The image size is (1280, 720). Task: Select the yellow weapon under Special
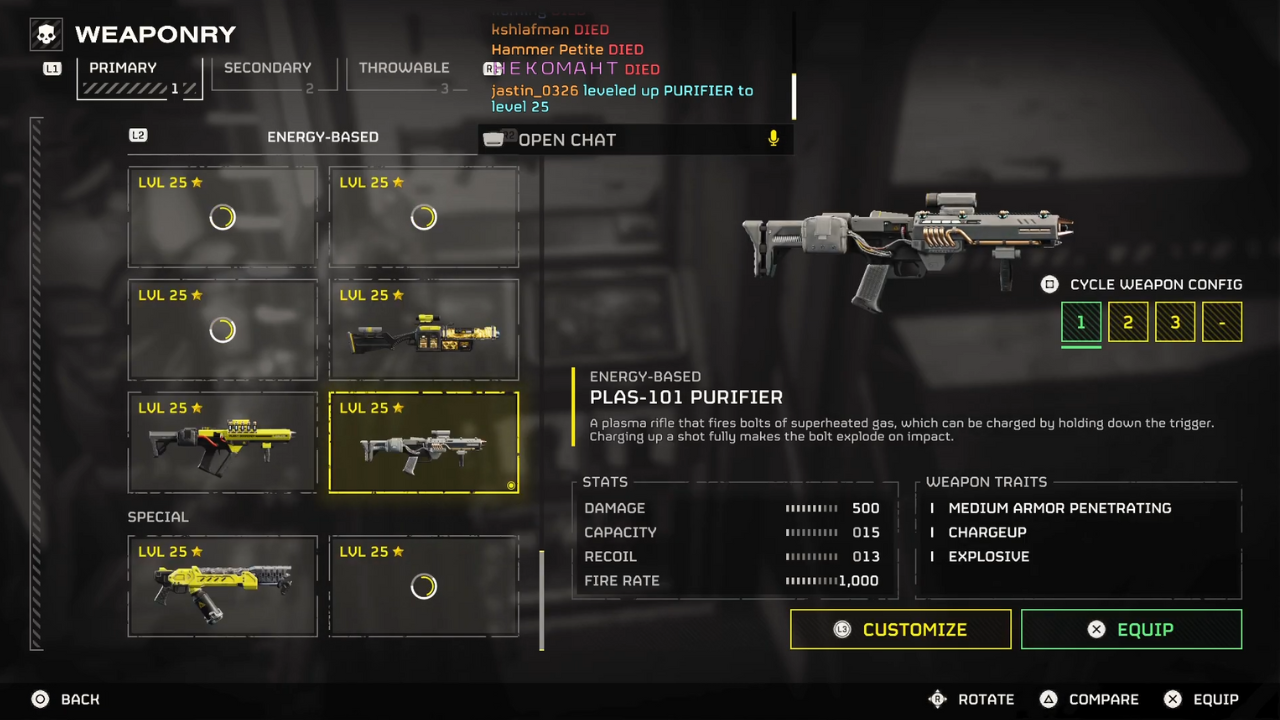pyautogui.click(x=222, y=586)
